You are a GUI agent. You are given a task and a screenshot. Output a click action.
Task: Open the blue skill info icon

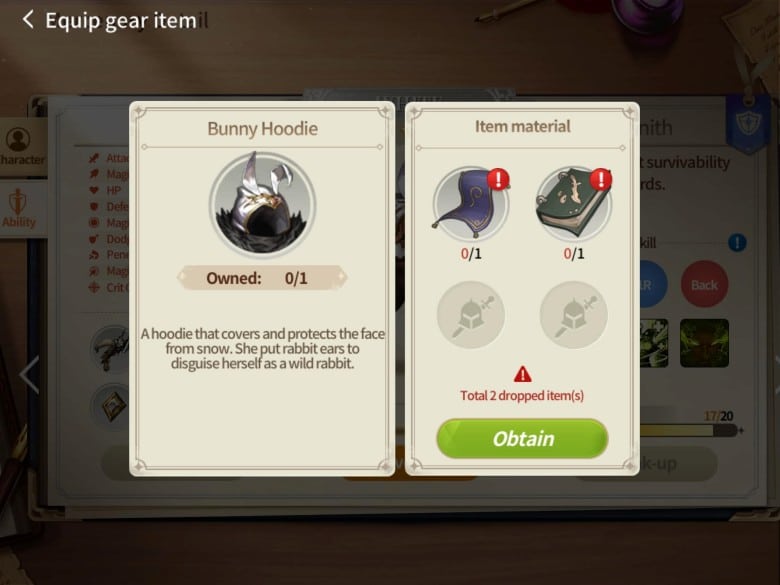coord(737,242)
